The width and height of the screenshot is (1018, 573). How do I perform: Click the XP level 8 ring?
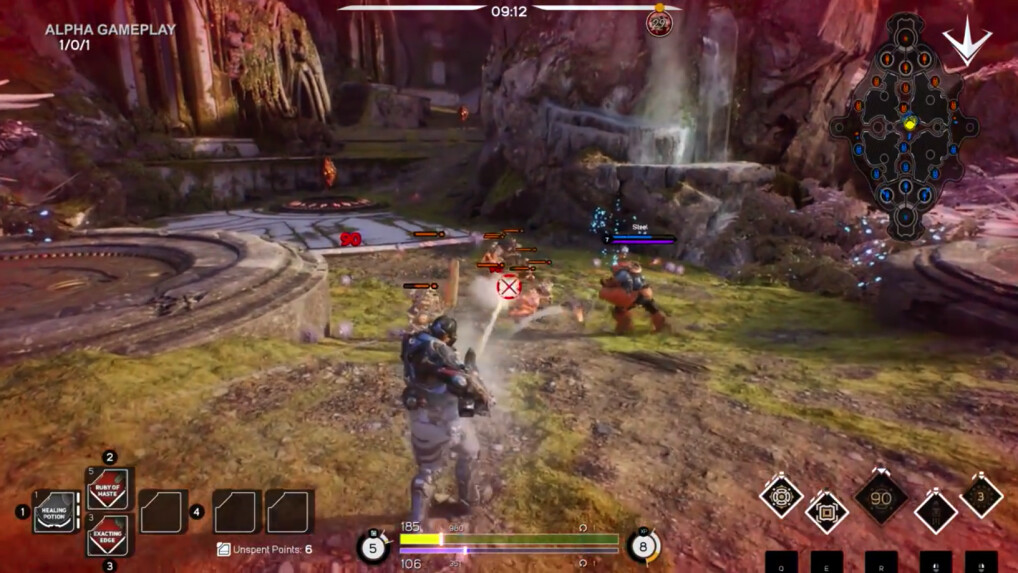[643, 547]
